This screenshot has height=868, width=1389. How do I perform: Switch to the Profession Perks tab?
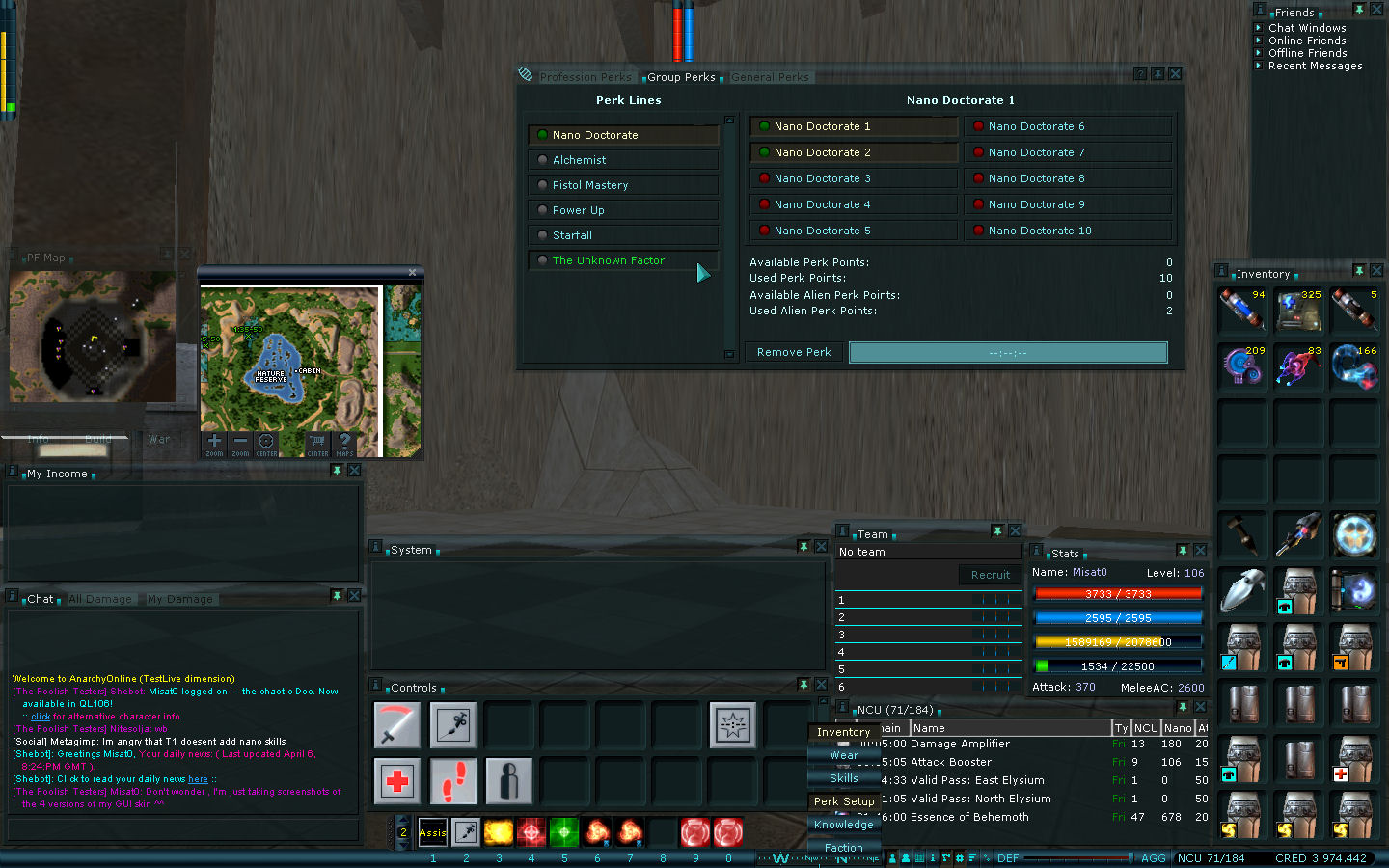(585, 77)
